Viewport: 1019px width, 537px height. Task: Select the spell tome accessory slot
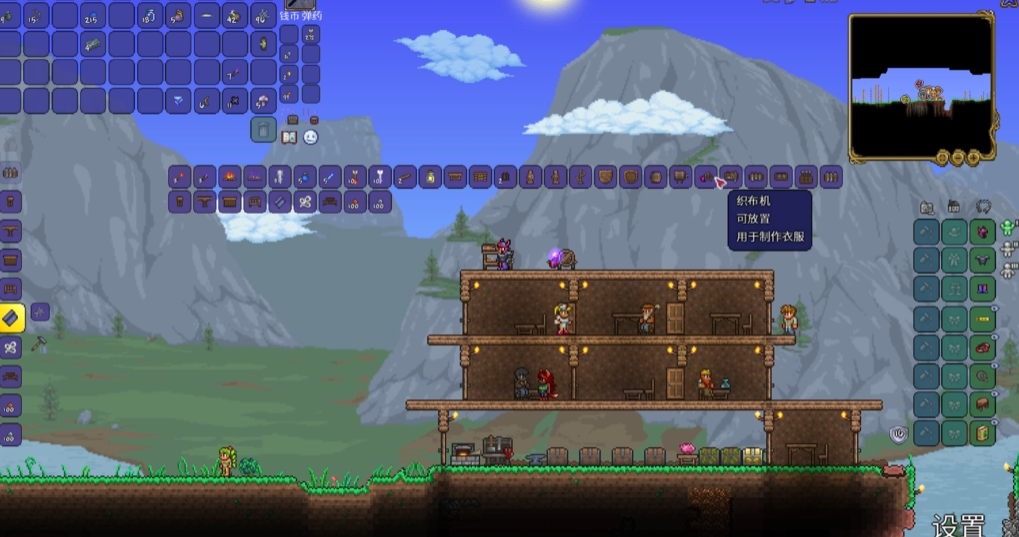tap(983, 433)
